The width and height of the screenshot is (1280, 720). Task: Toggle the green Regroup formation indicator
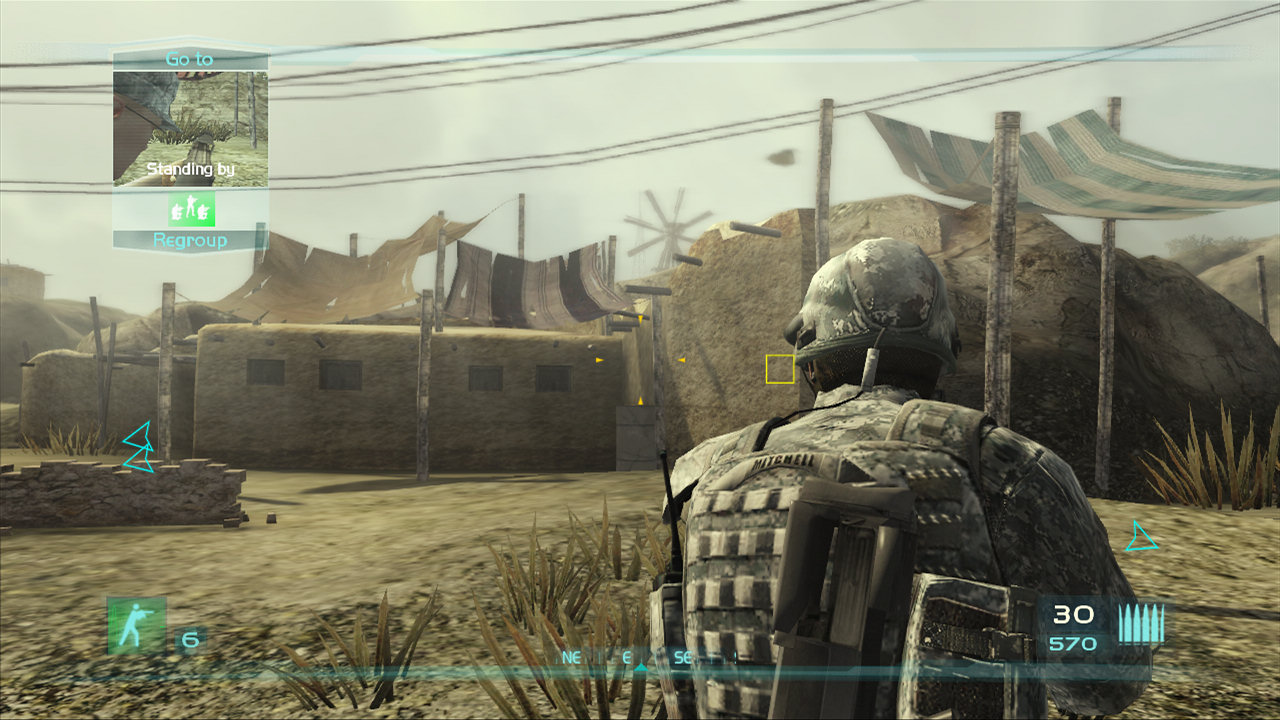point(190,211)
